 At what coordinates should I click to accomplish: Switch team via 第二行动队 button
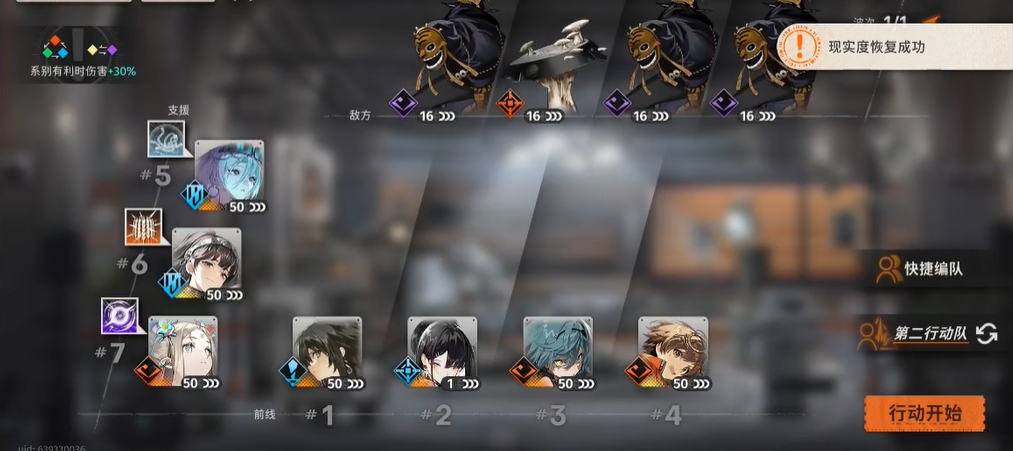point(927,334)
